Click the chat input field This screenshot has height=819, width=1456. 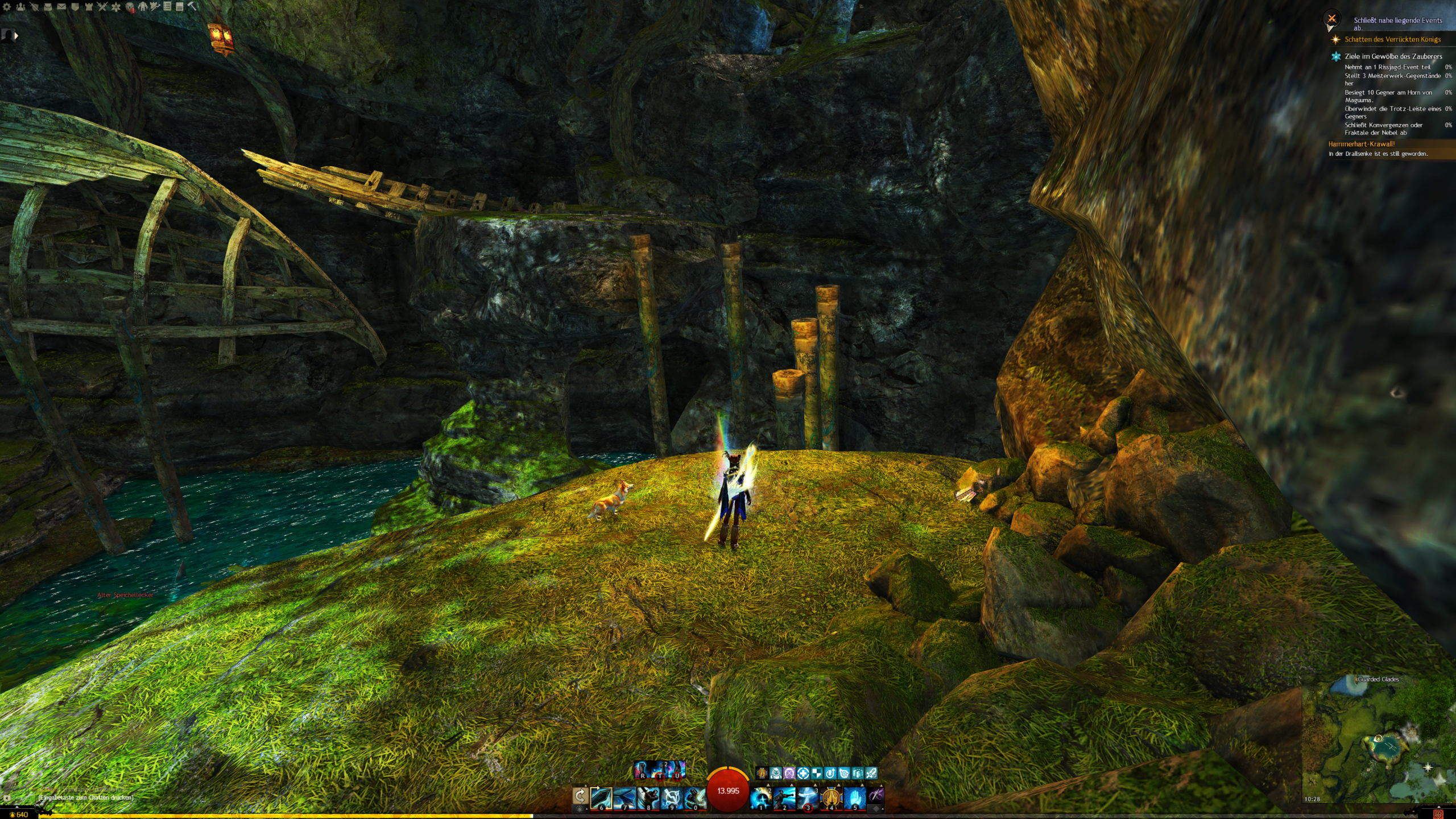click(85, 797)
